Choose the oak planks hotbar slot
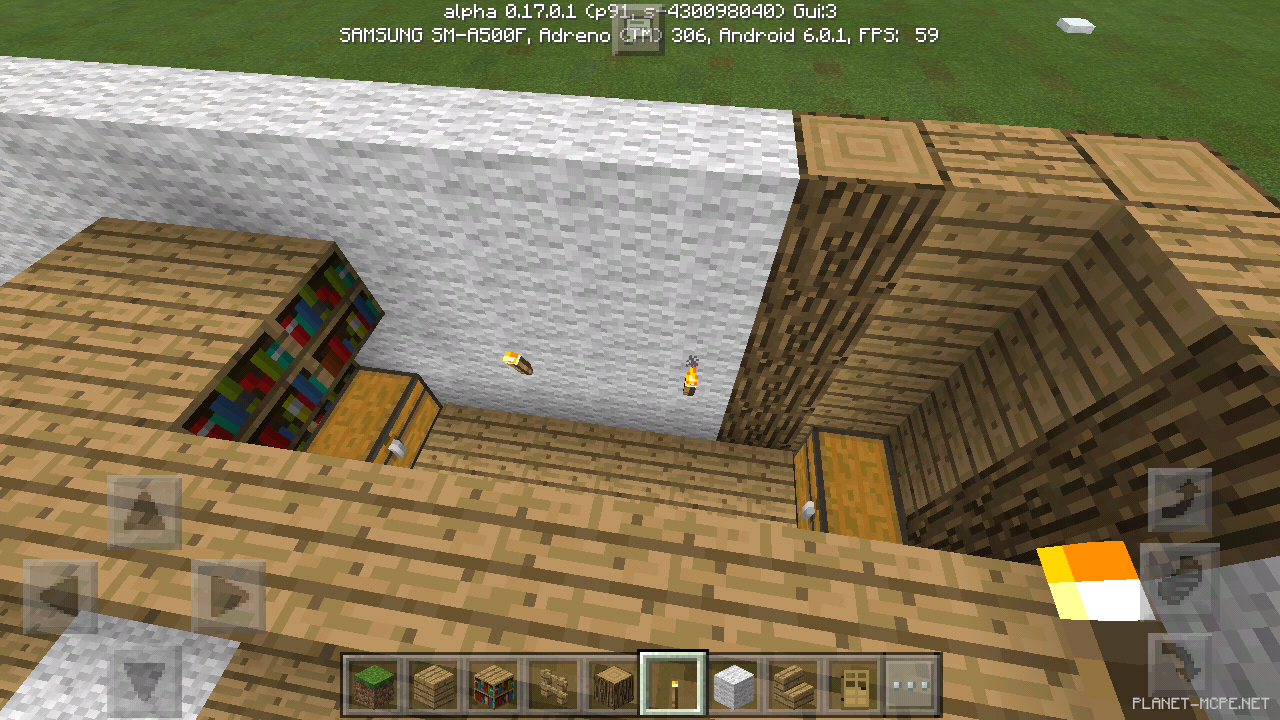This screenshot has width=1280, height=720. pos(433,685)
